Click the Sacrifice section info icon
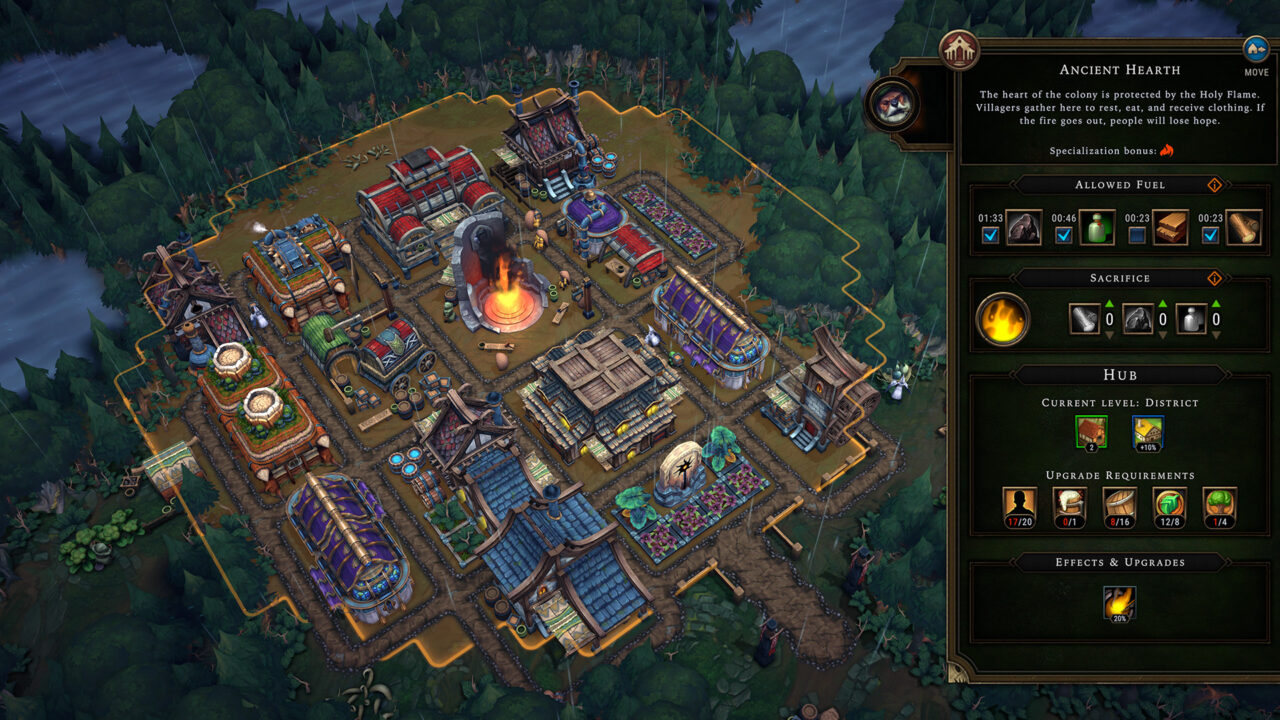 (x=1214, y=278)
